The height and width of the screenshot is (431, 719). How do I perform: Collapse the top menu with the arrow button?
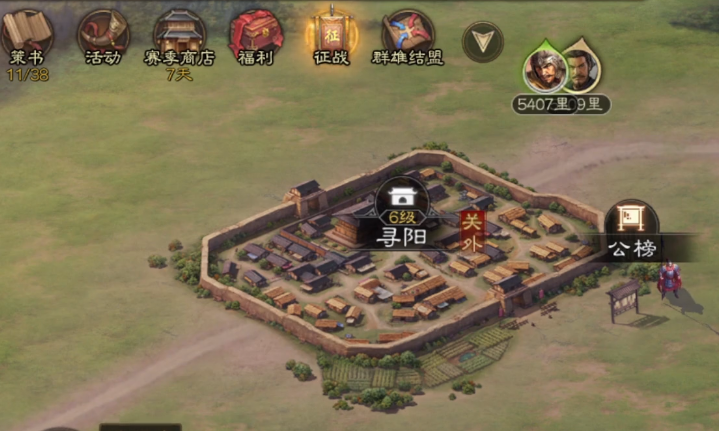tap(483, 42)
